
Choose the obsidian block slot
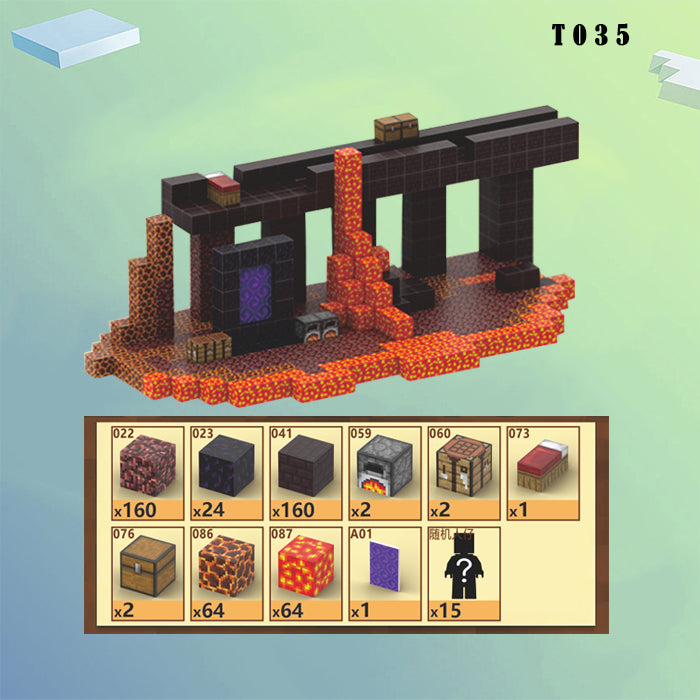coord(225,473)
